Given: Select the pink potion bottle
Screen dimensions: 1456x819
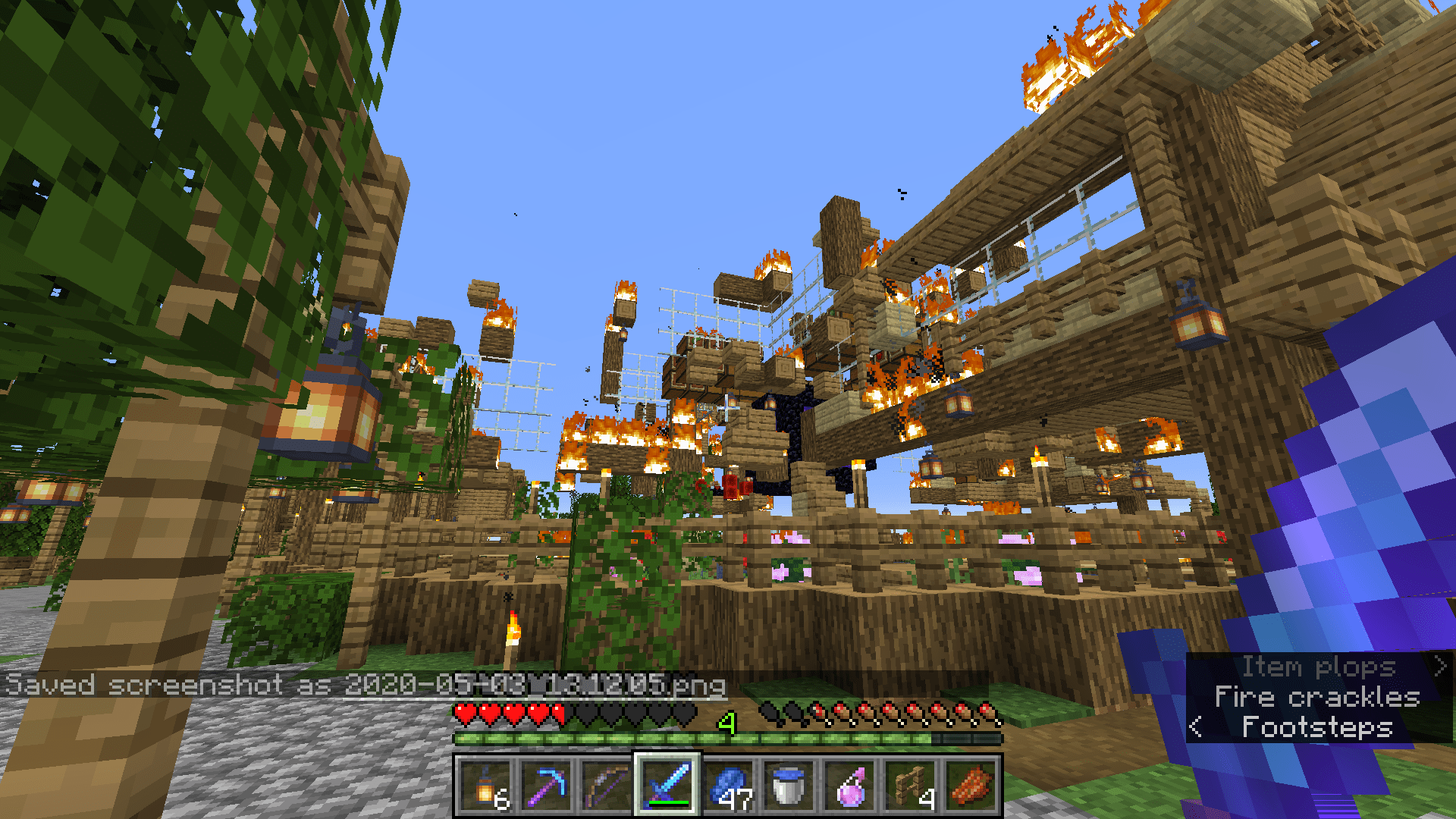Looking at the screenshot, I should tap(849, 790).
